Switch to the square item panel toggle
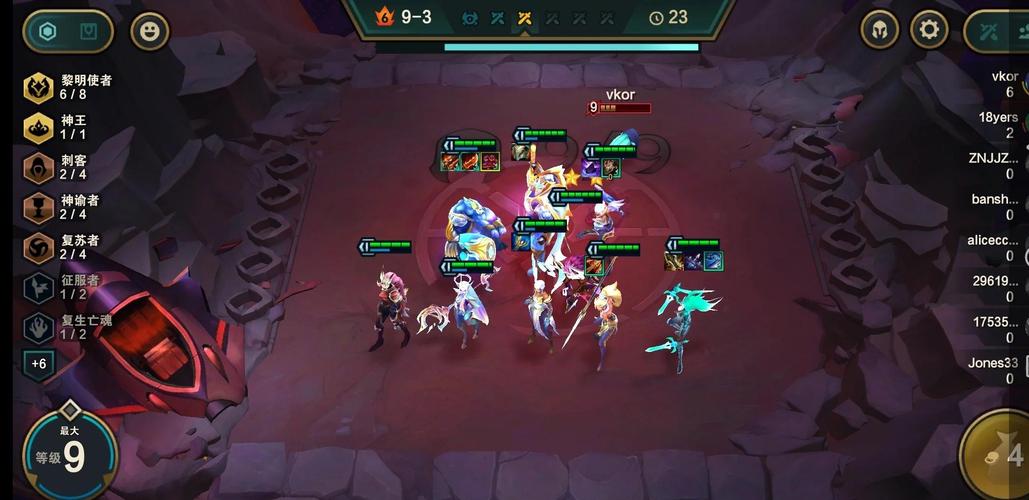 pyautogui.click(x=89, y=31)
